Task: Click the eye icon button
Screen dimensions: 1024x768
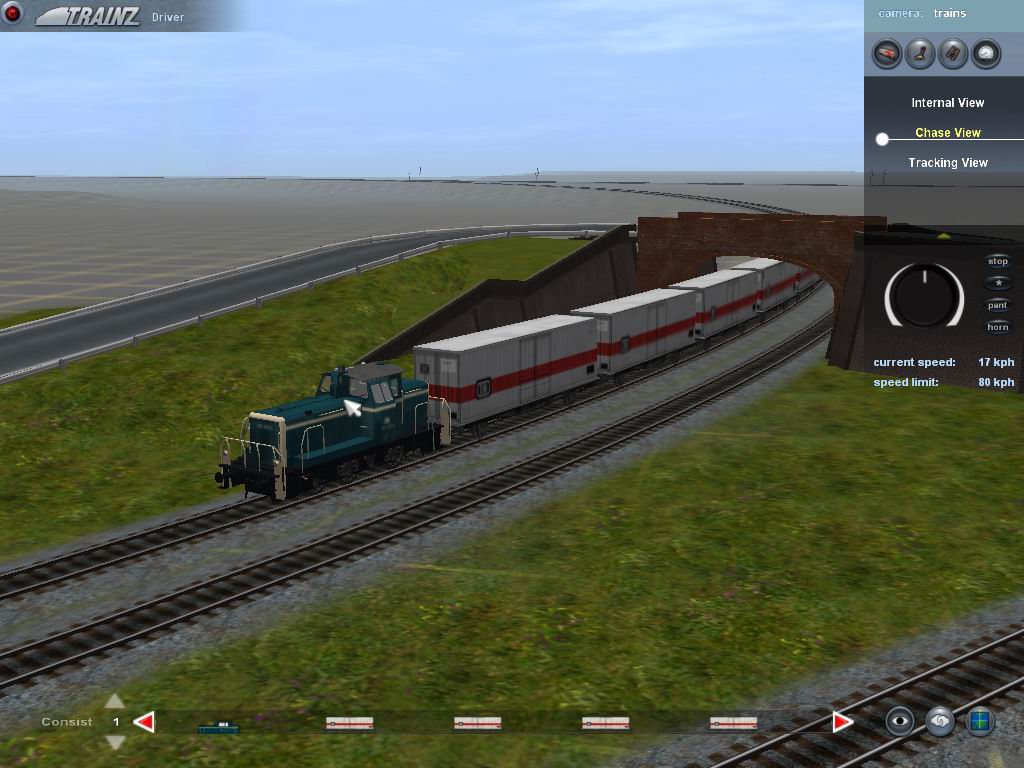Action: tap(900, 721)
